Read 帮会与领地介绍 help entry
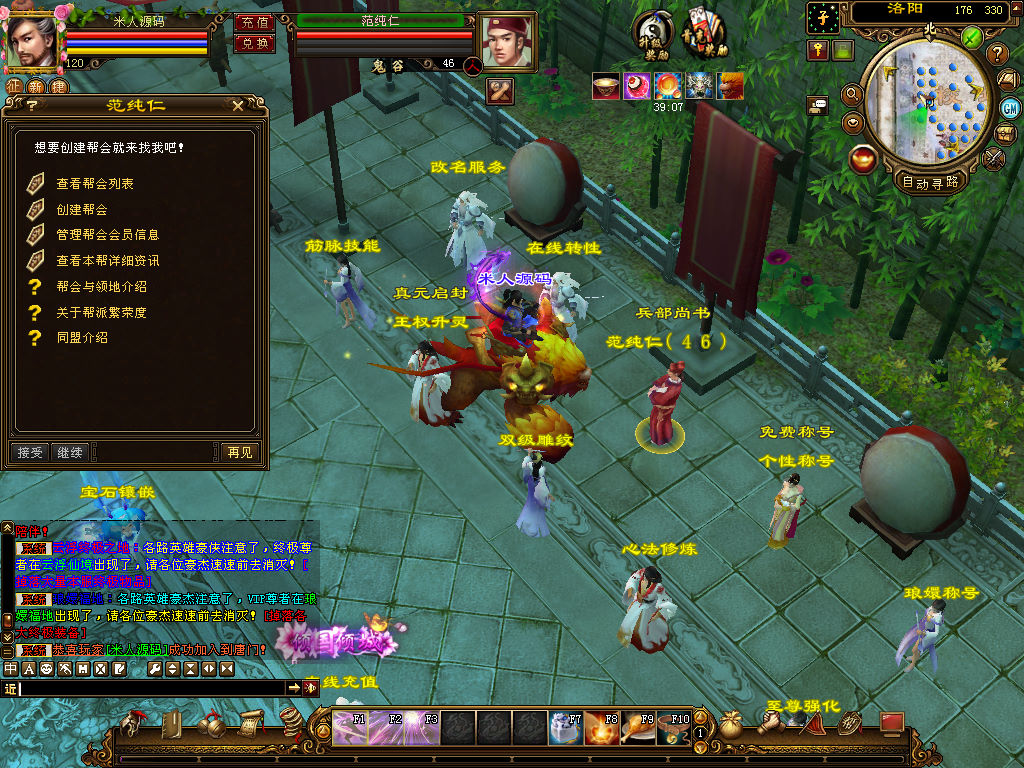This screenshot has height=768, width=1024. 101,287
